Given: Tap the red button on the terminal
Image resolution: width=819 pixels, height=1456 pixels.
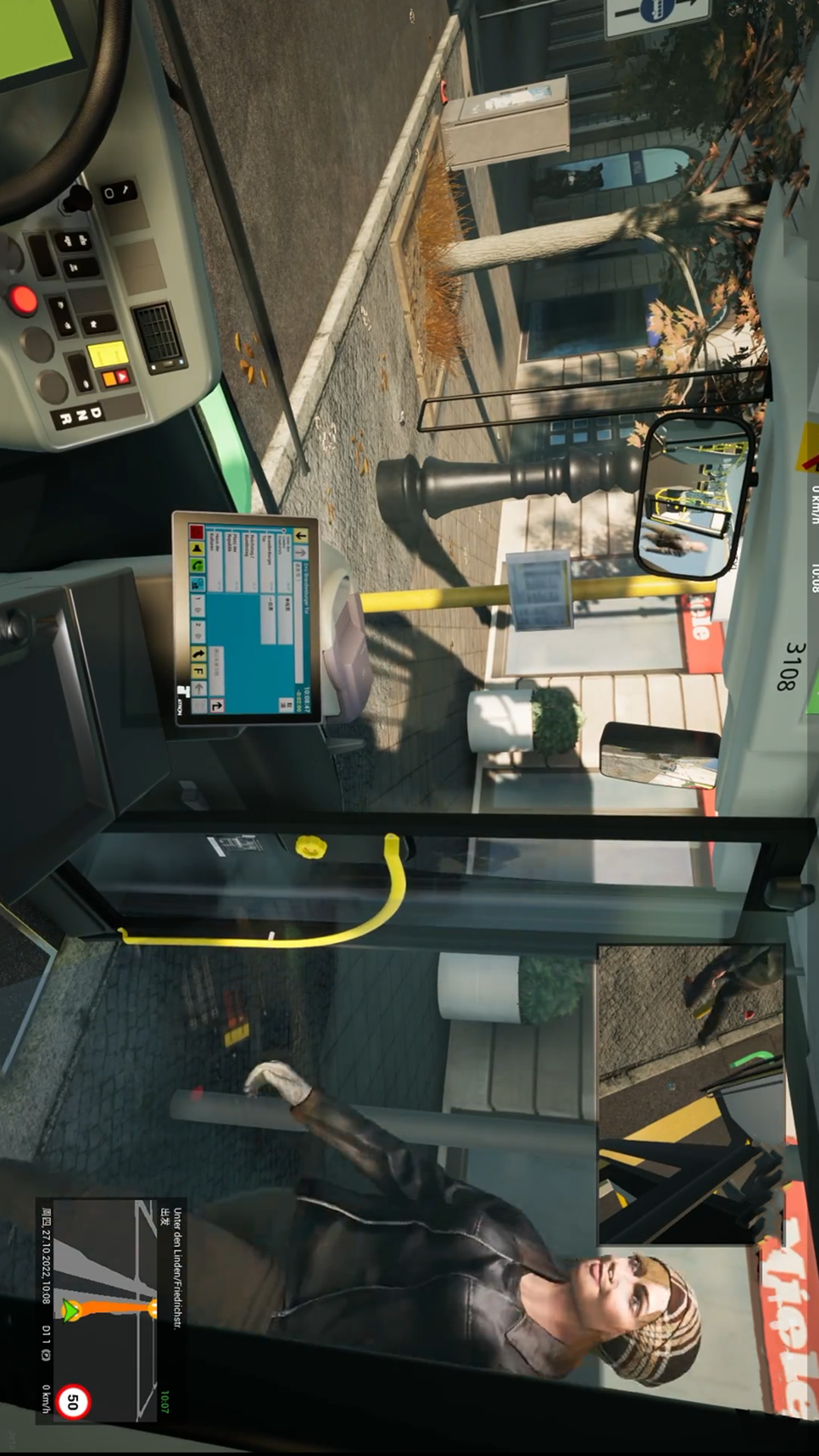Looking at the screenshot, I should [x=196, y=532].
